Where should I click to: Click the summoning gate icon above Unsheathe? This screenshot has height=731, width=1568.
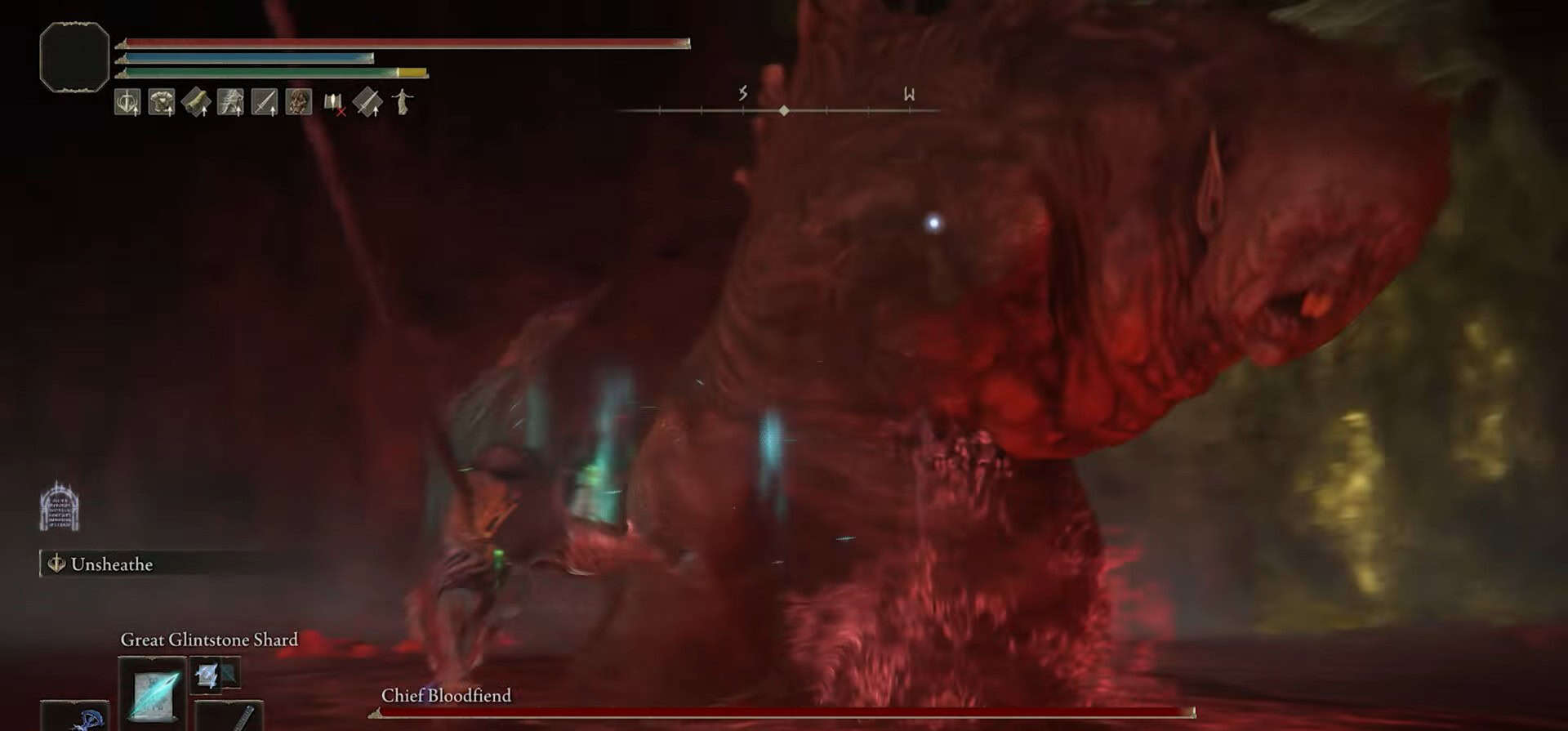(x=60, y=507)
